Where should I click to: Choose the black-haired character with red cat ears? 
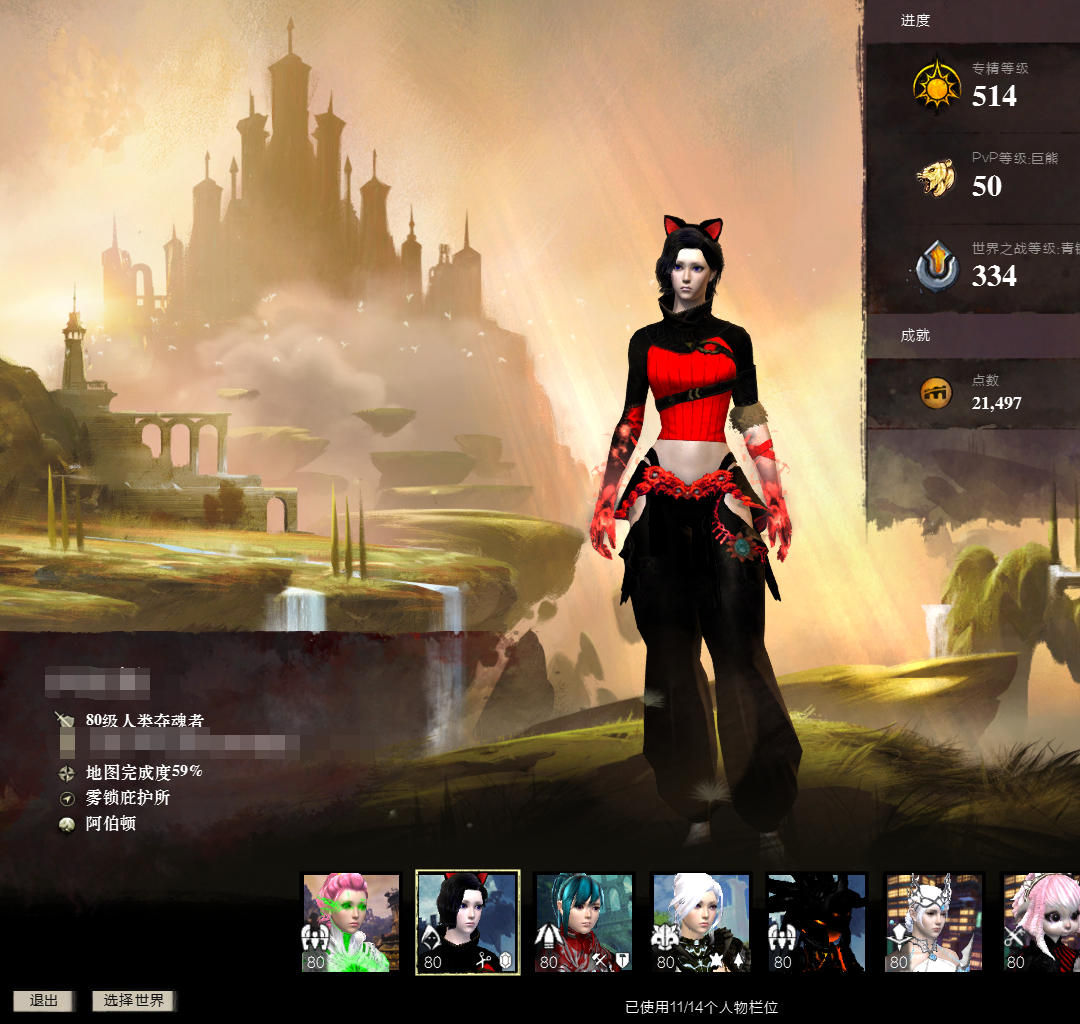(x=467, y=923)
